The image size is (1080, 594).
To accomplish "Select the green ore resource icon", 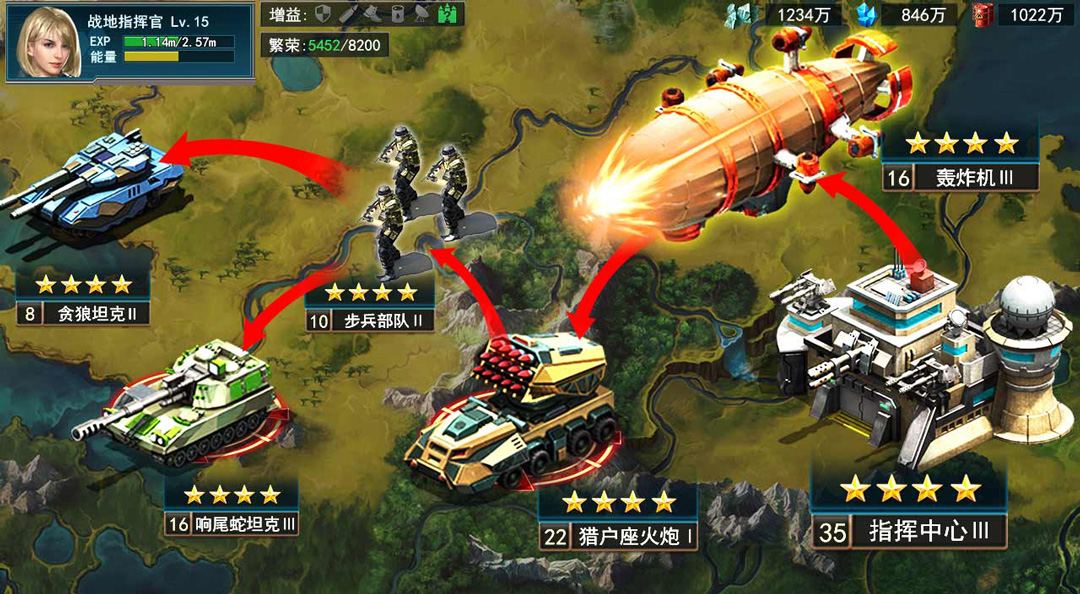I will tap(740, 14).
